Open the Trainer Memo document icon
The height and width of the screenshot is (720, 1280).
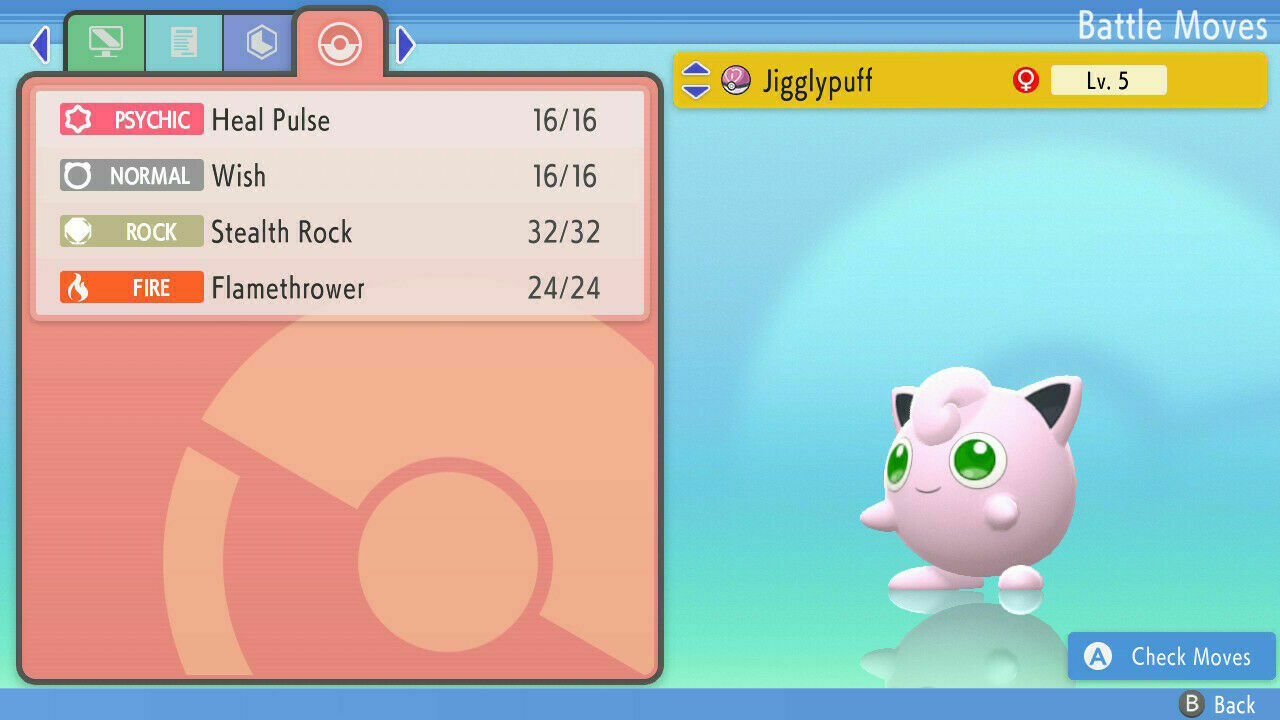[184, 42]
